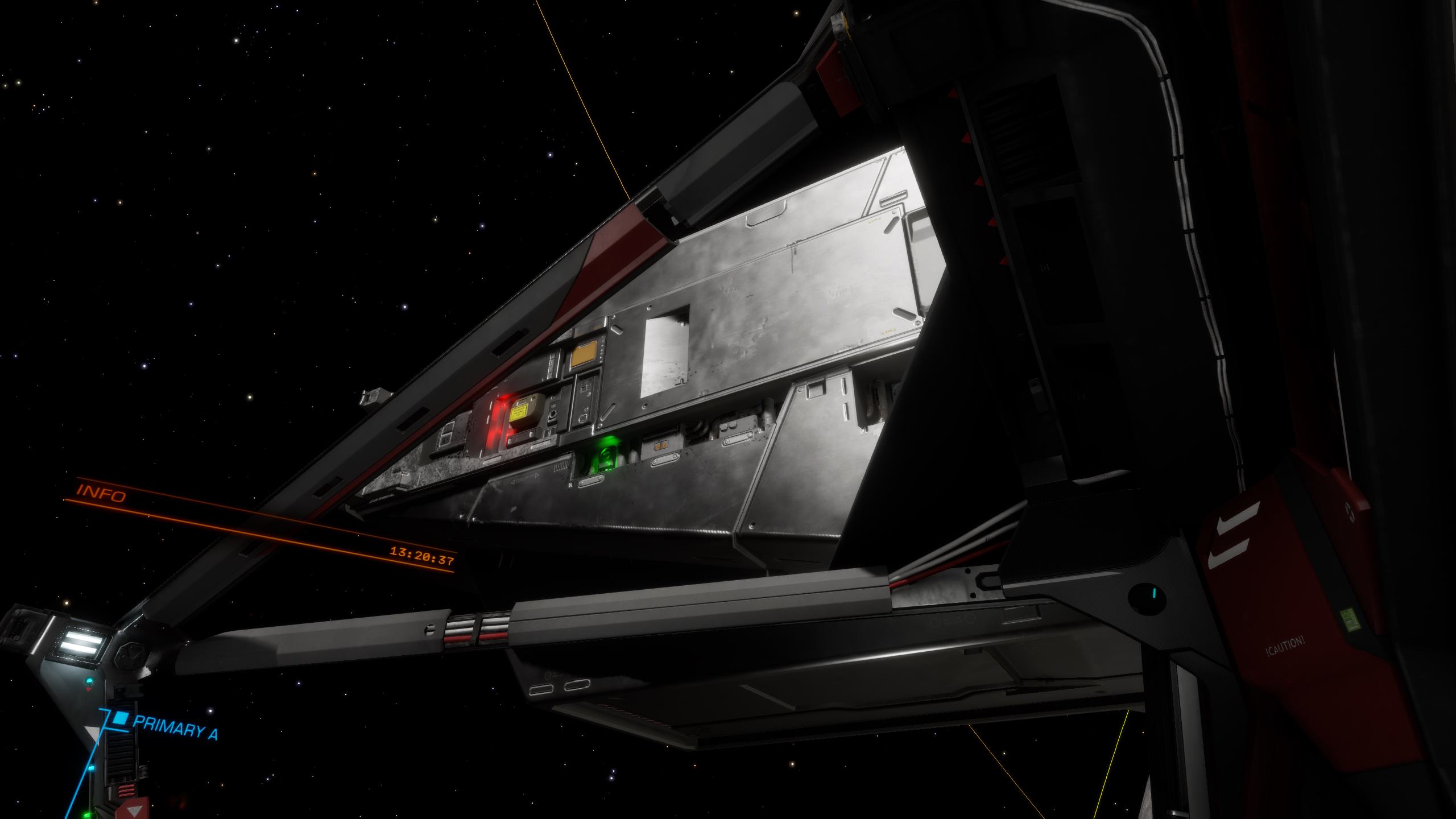The height and width of the screenshot is (819, 1456).
Task: Open the INFO panel header
Action: (101, 493)
